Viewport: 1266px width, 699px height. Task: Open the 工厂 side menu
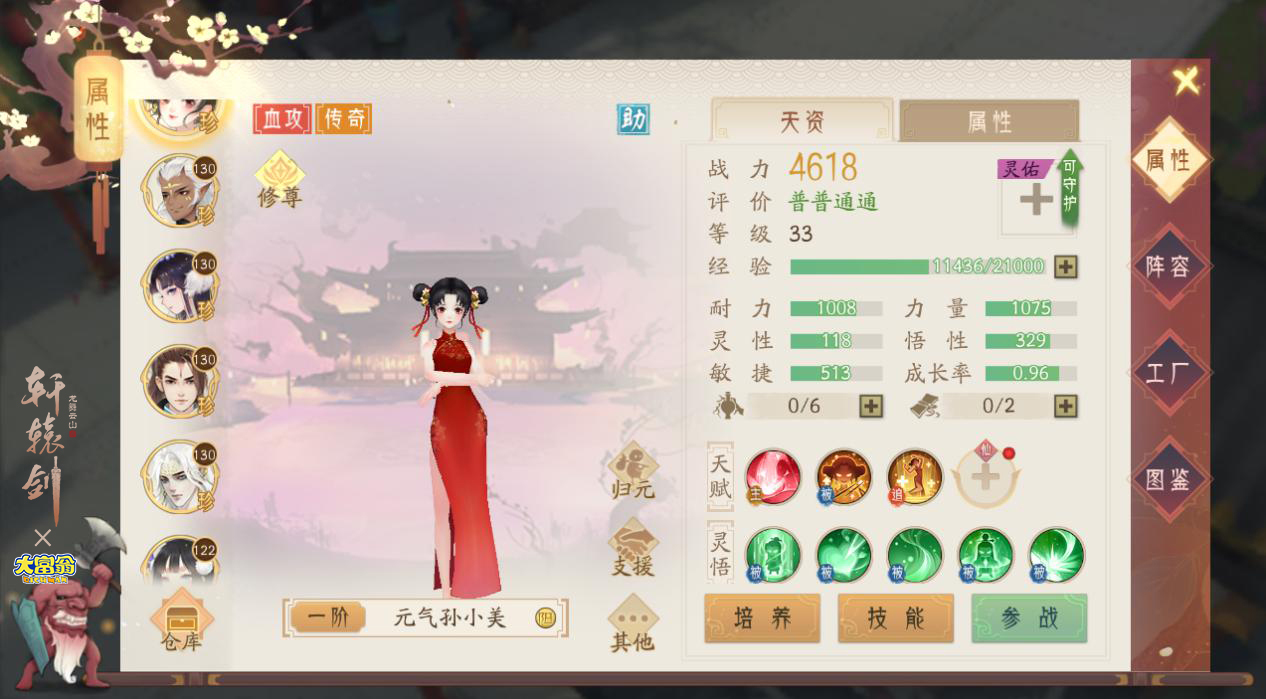tap(1167, 374)
